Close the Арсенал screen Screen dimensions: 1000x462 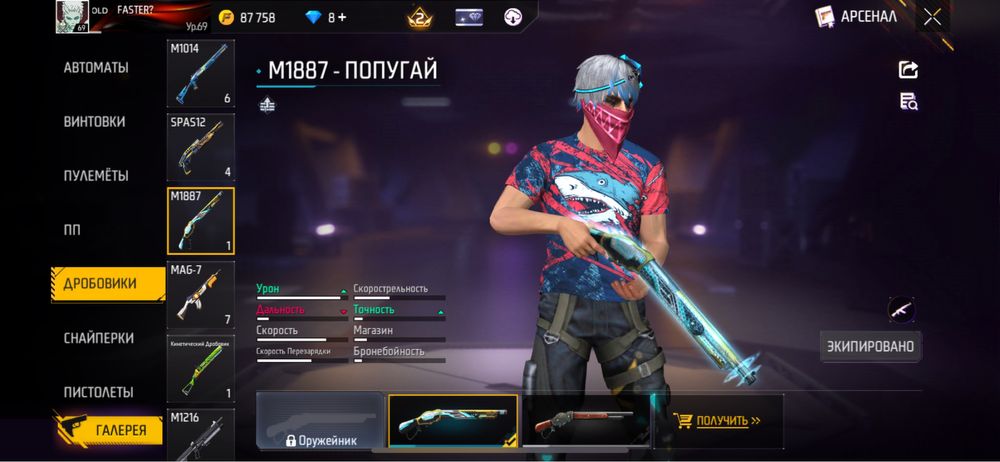coord(932,16)
